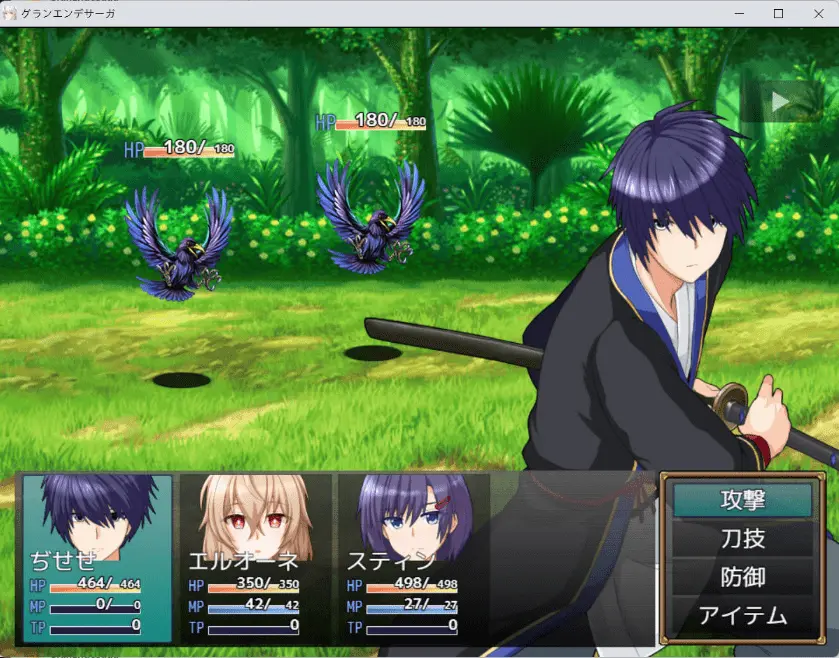Pick the 防御 guard command
Screen dimensions: 839x658
[x=742, y=577]
